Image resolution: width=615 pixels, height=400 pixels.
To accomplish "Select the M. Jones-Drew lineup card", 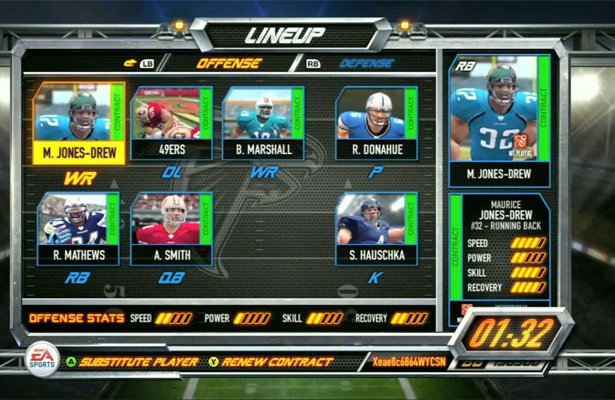I will (x=79, y=123).
